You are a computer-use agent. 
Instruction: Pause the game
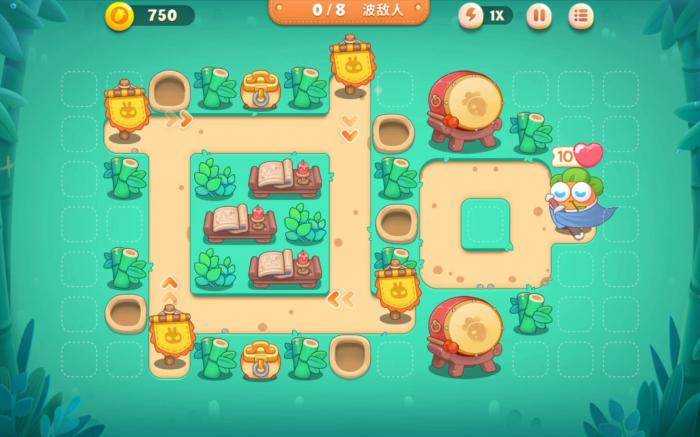click(538, 15)
